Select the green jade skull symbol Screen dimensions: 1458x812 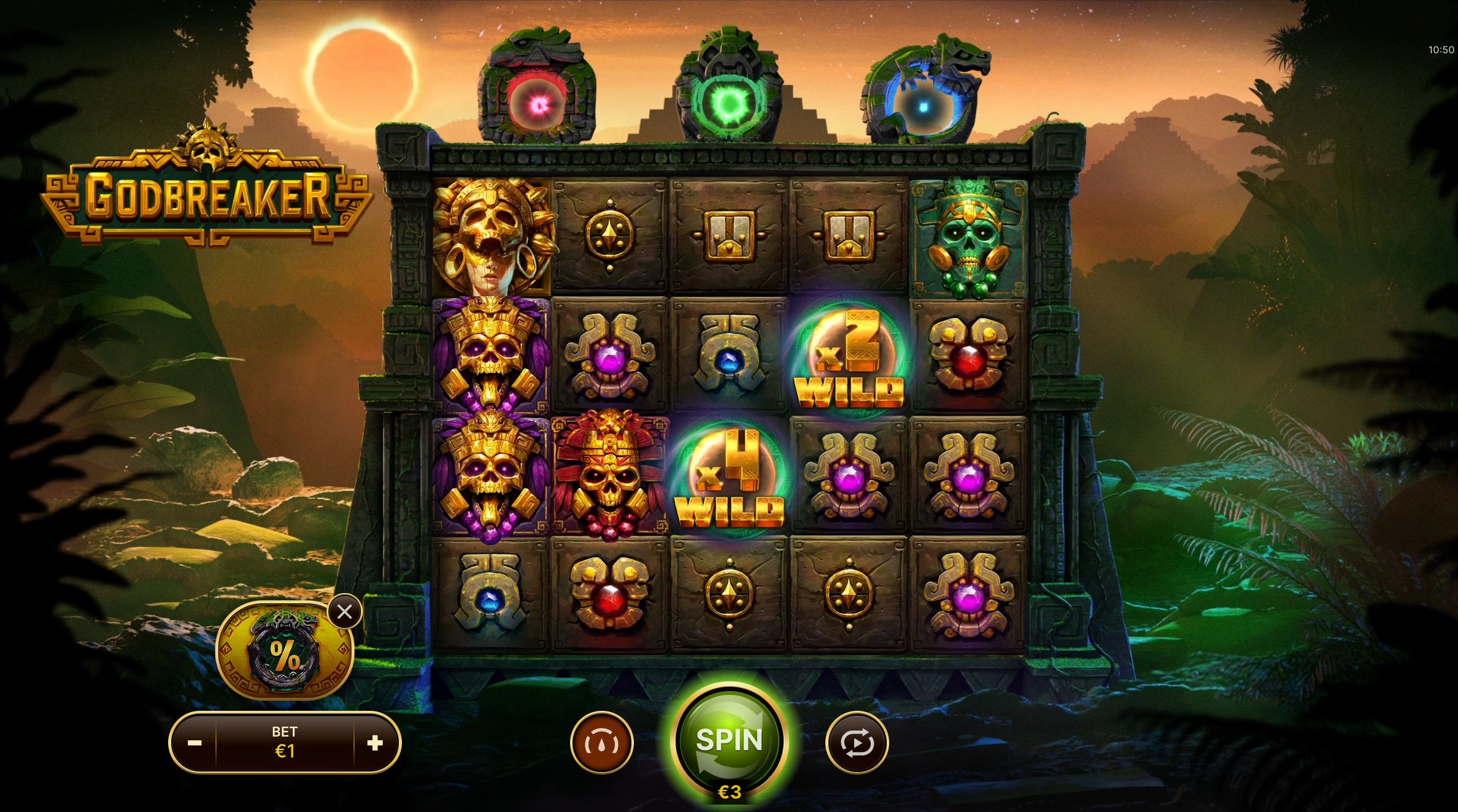(x=970, y=236)
